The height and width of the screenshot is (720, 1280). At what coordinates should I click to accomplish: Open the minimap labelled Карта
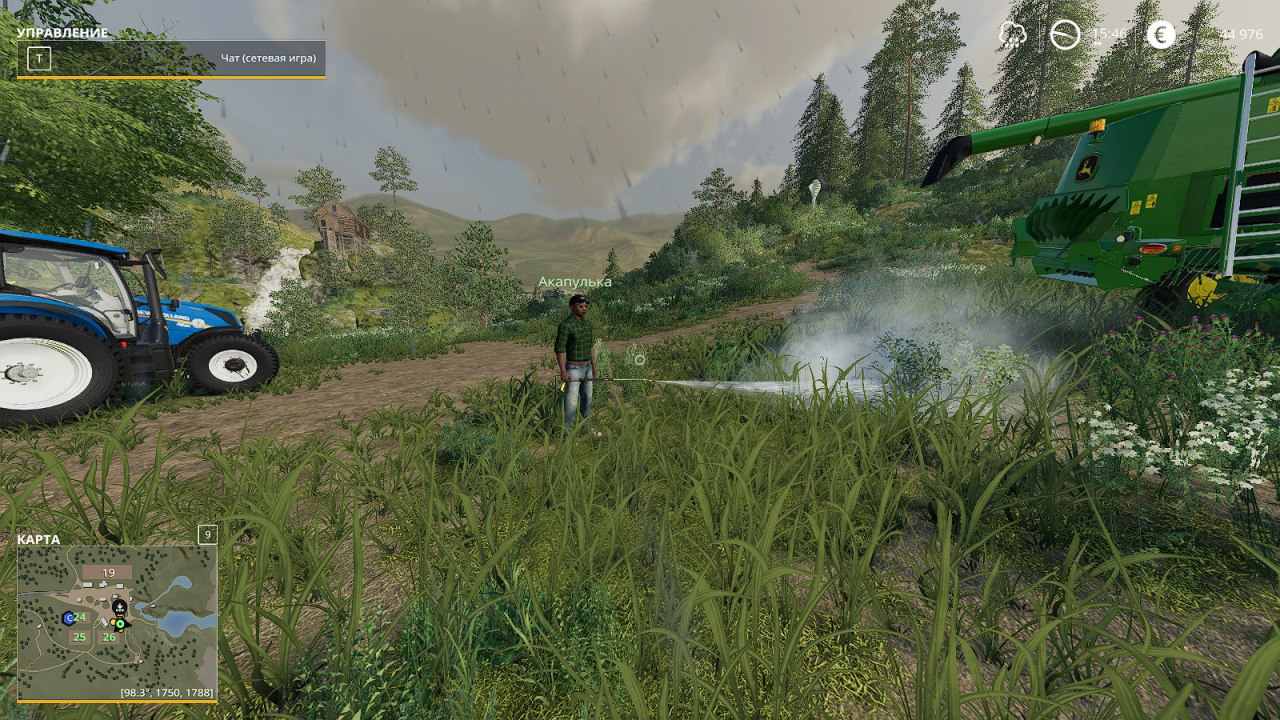pyautogui.click(x=117, y=622)
